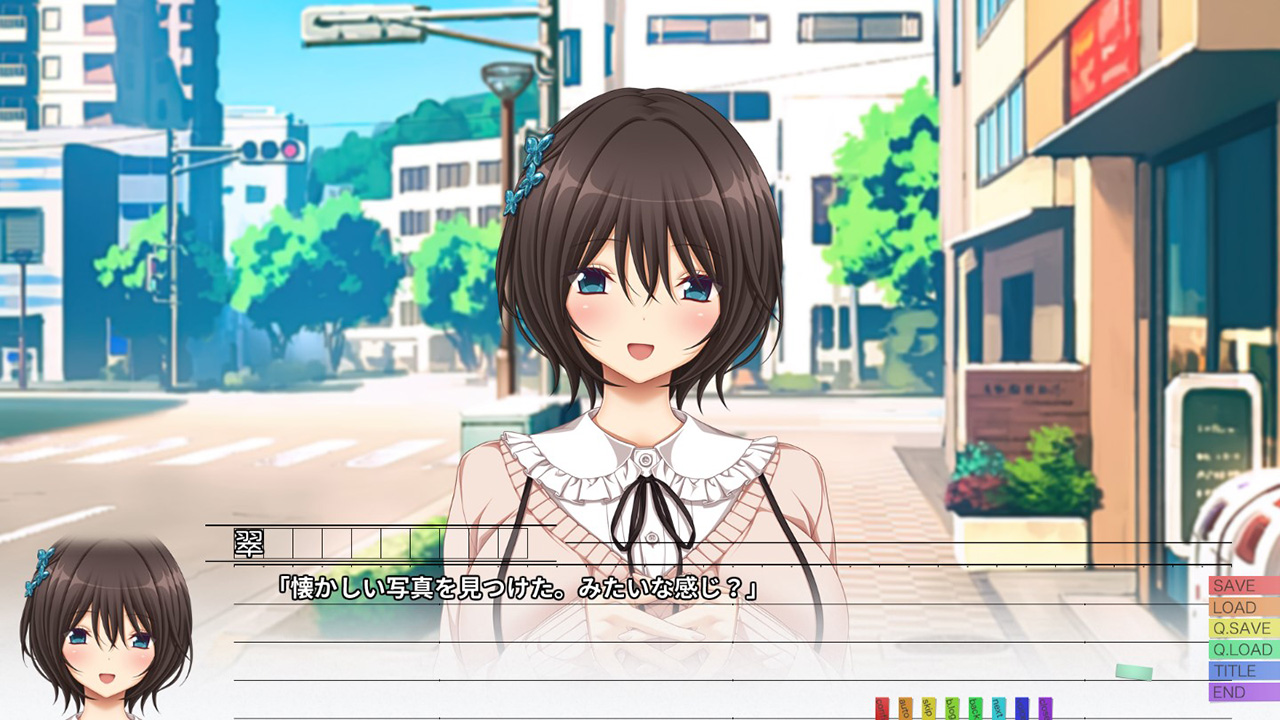The height and width of the screenshot is (720, 1280).
Task: Show the backlog via the b.log tab
Action: (952, 709)
